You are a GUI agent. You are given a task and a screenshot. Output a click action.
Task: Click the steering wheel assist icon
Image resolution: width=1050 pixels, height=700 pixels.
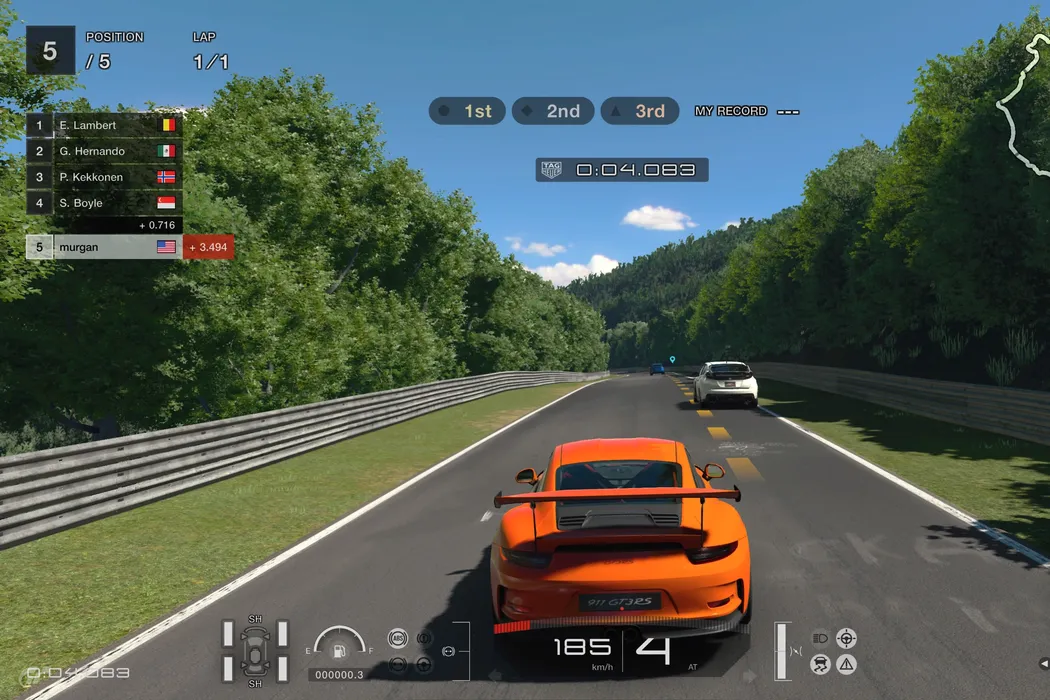[x=847, y=637]
